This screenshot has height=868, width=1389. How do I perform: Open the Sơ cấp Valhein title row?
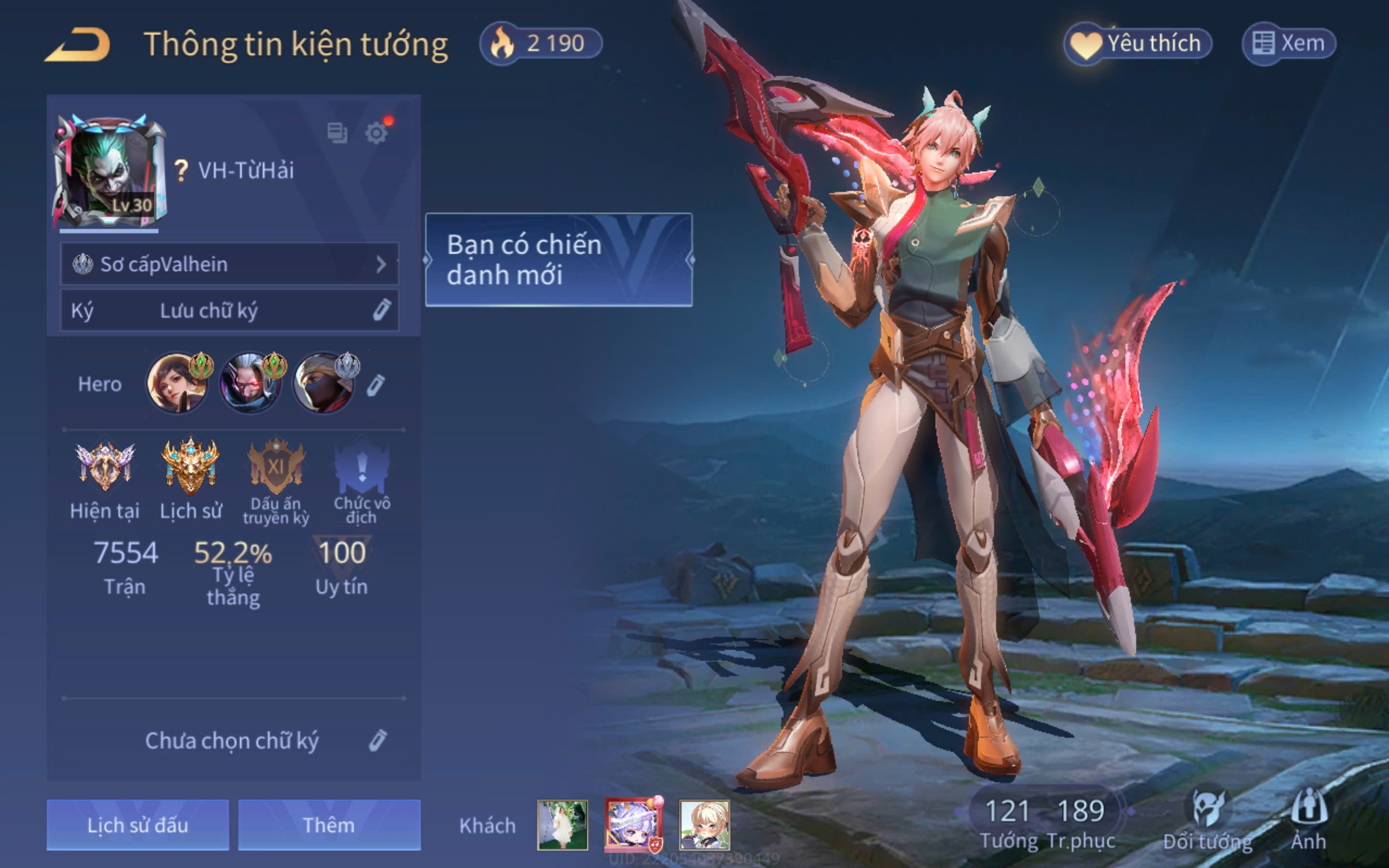coord(230,264)
